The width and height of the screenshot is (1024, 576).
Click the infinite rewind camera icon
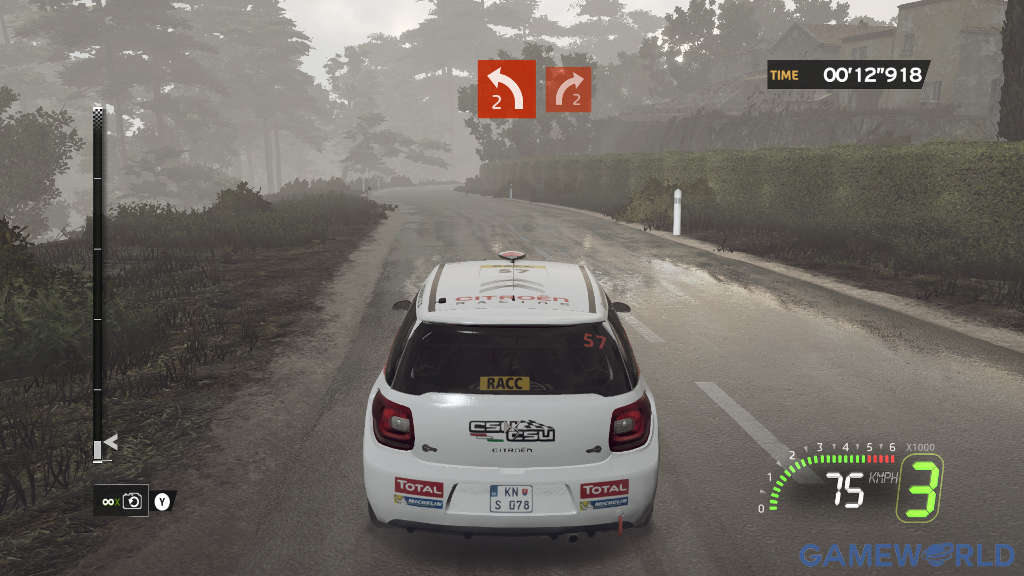click(131, 501)
